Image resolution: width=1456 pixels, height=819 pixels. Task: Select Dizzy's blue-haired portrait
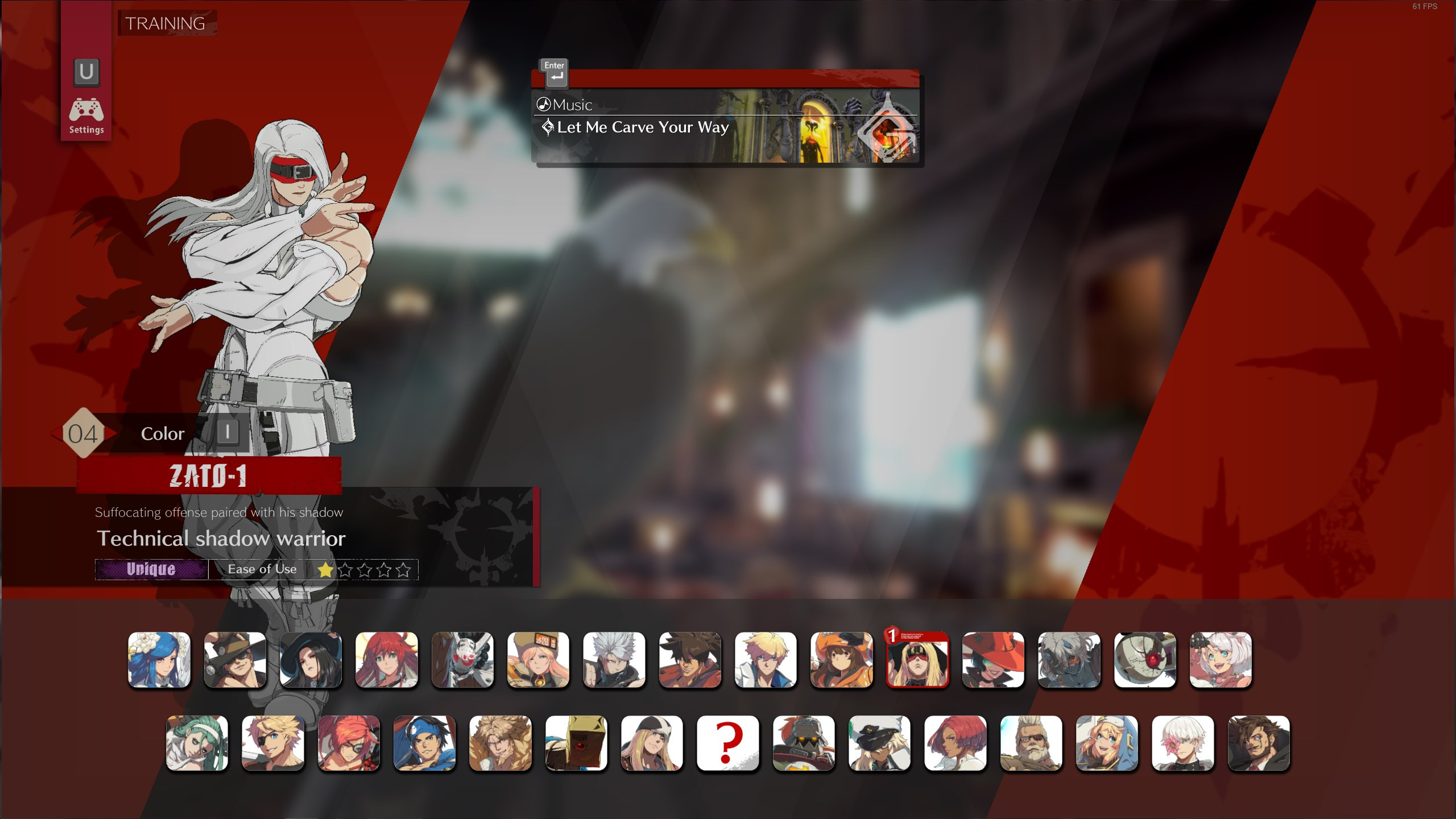pyautogui.click(x=160, y=660)
